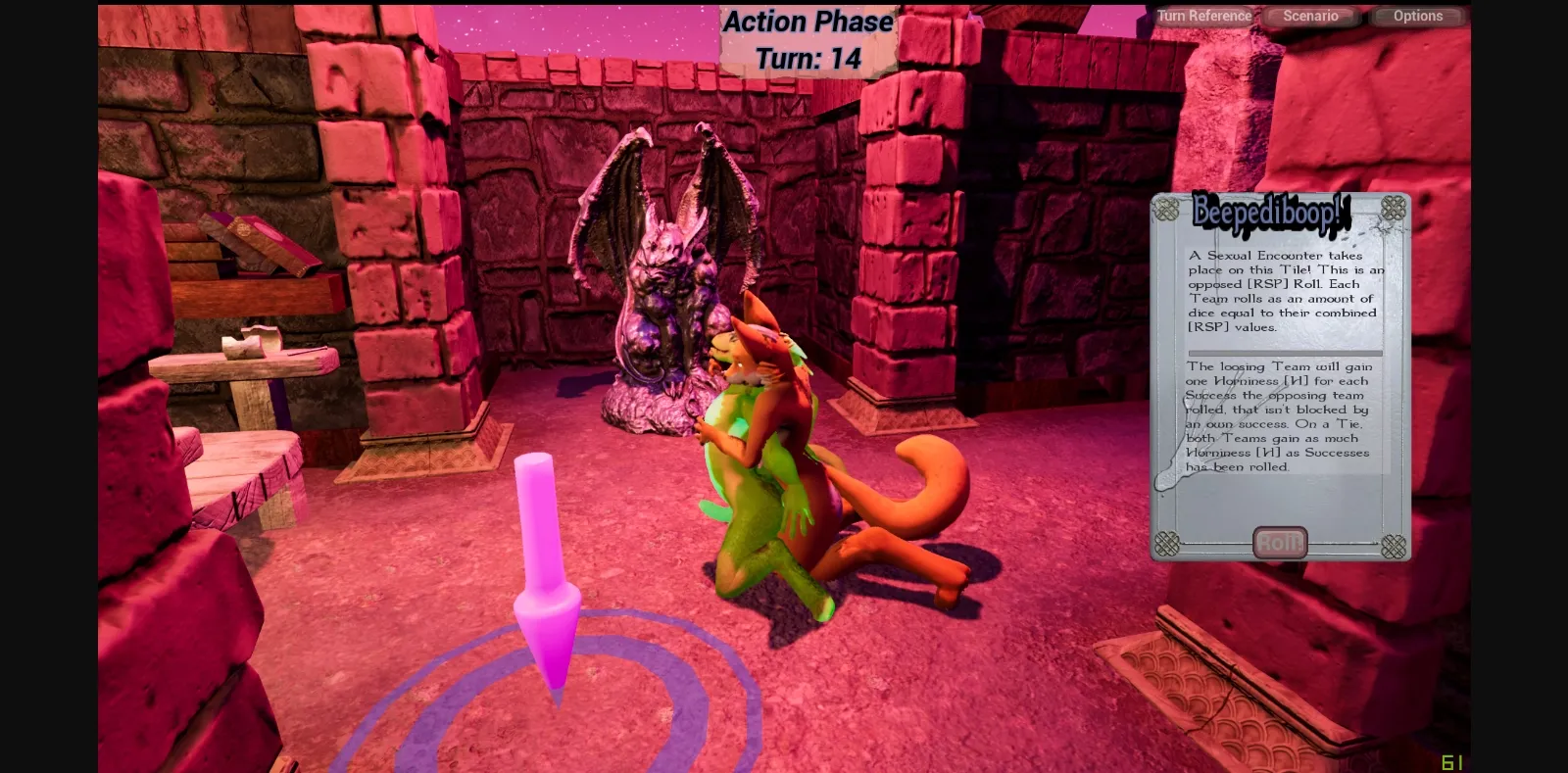Toggle the Scenario panel open
Screen dimensions: 1568x773
[1311, 16]
